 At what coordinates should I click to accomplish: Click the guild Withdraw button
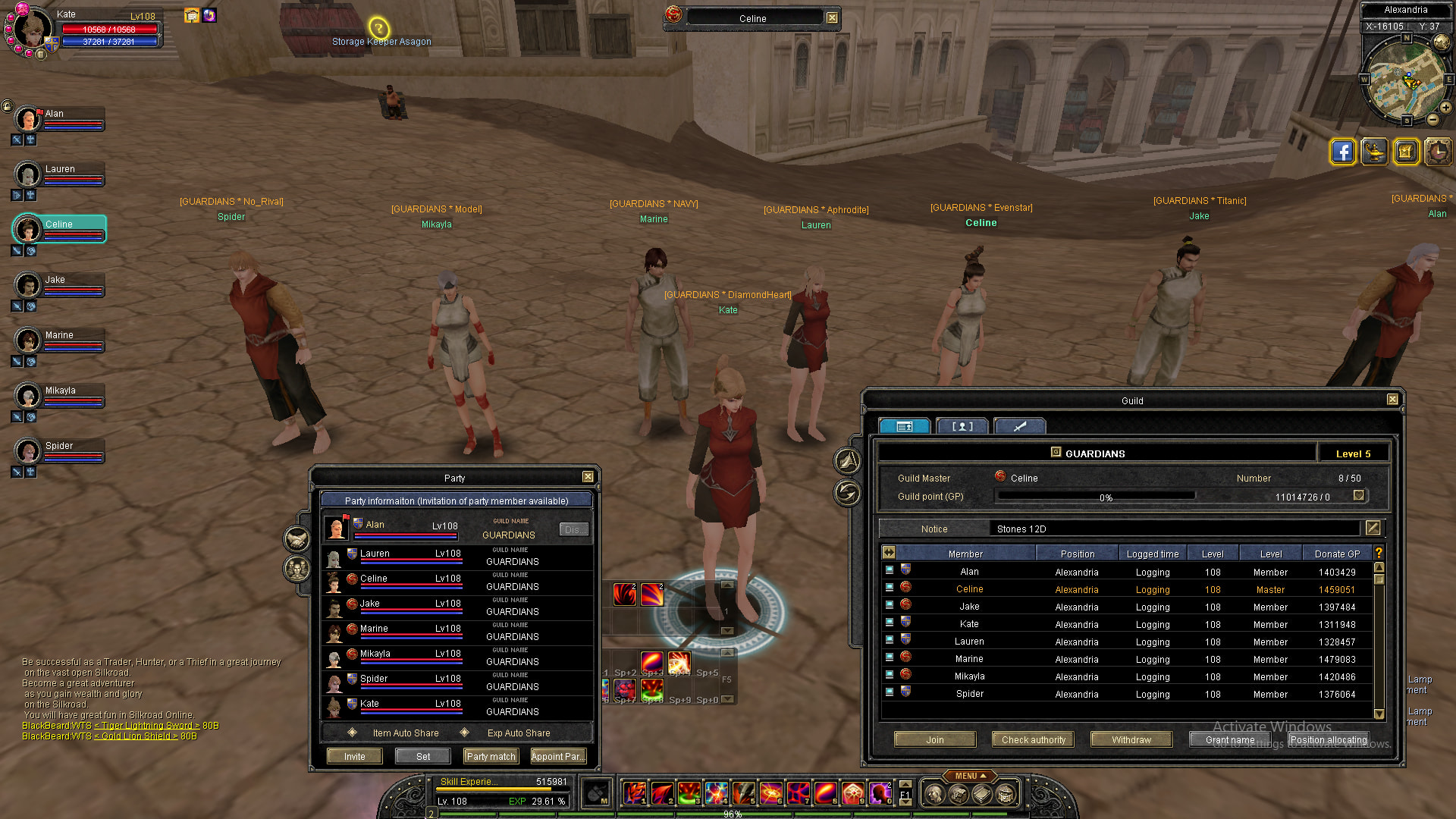click(1131, 740)
